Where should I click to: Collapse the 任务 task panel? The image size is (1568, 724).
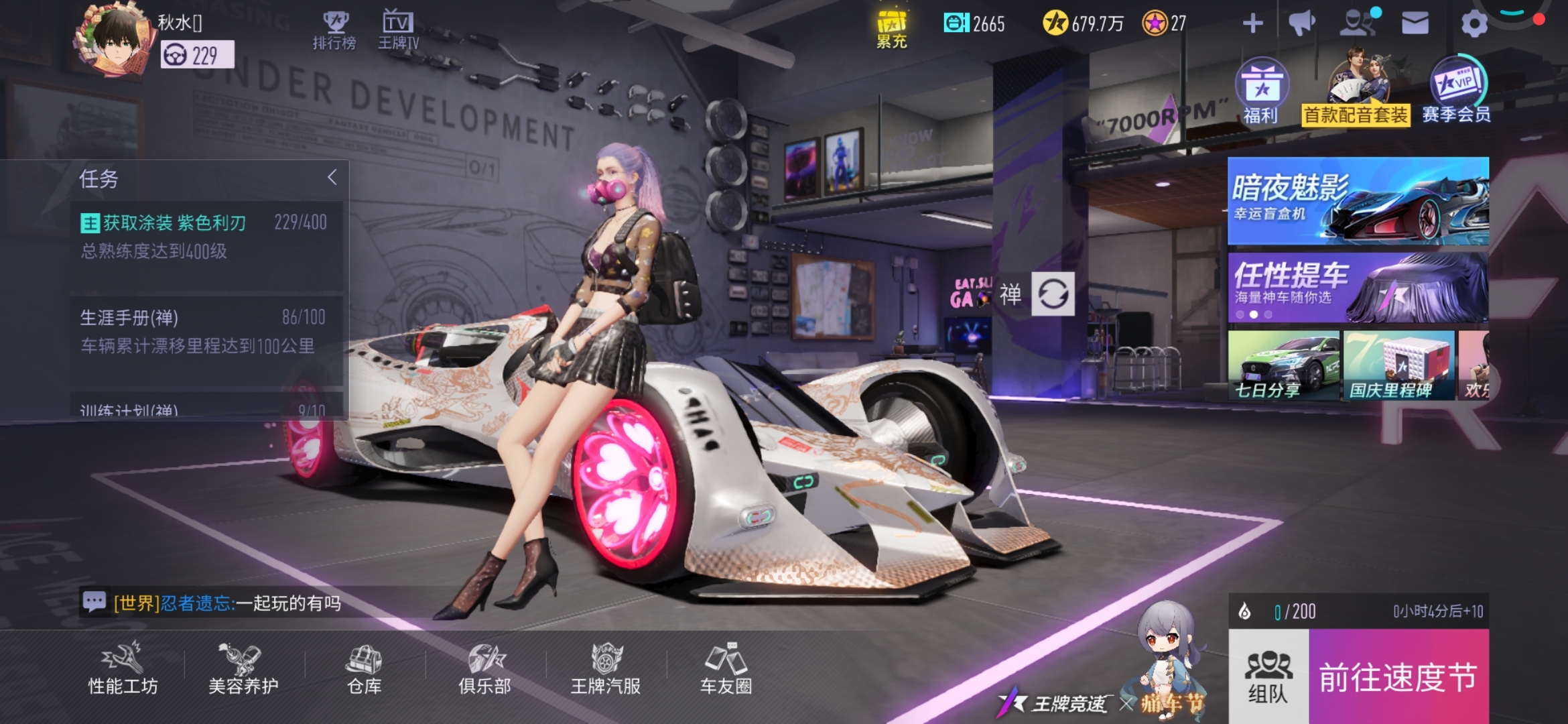click(x=332, y=178)
